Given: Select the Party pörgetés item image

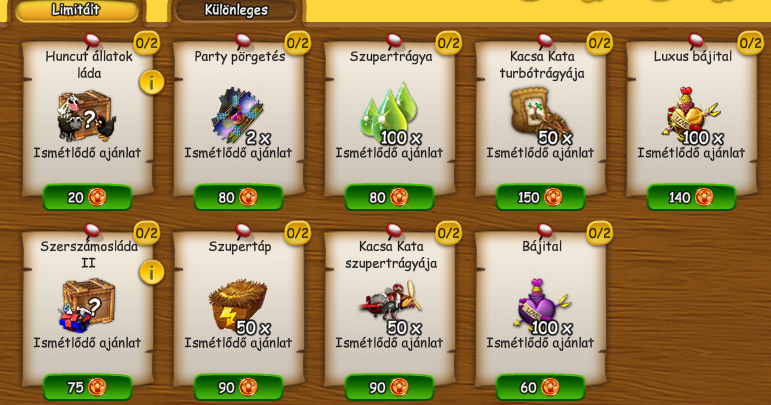Looking at the screenshot, I should pos(236,114).
